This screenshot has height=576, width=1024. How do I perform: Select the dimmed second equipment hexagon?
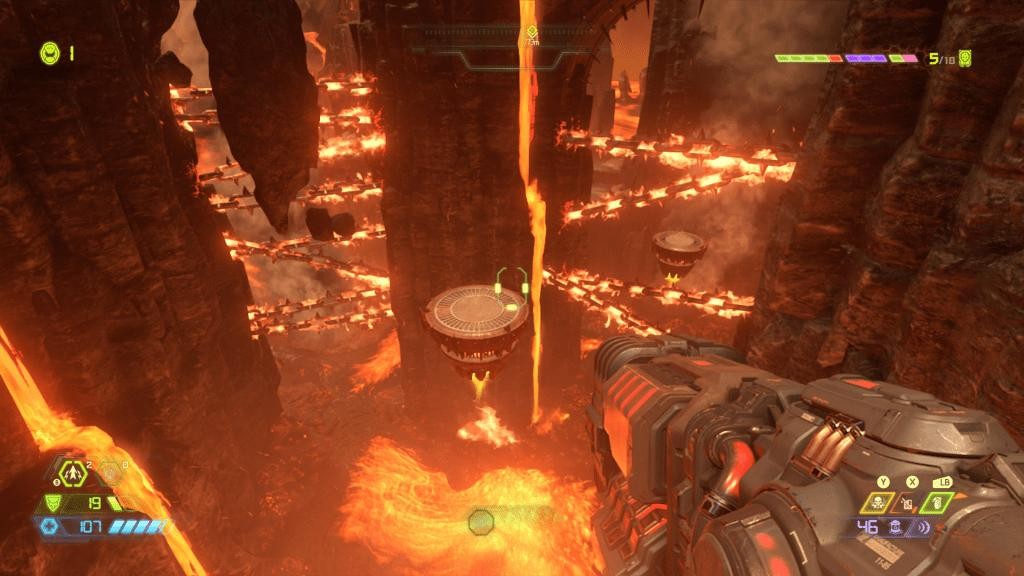pyautogui.click(x=110, y=470)
